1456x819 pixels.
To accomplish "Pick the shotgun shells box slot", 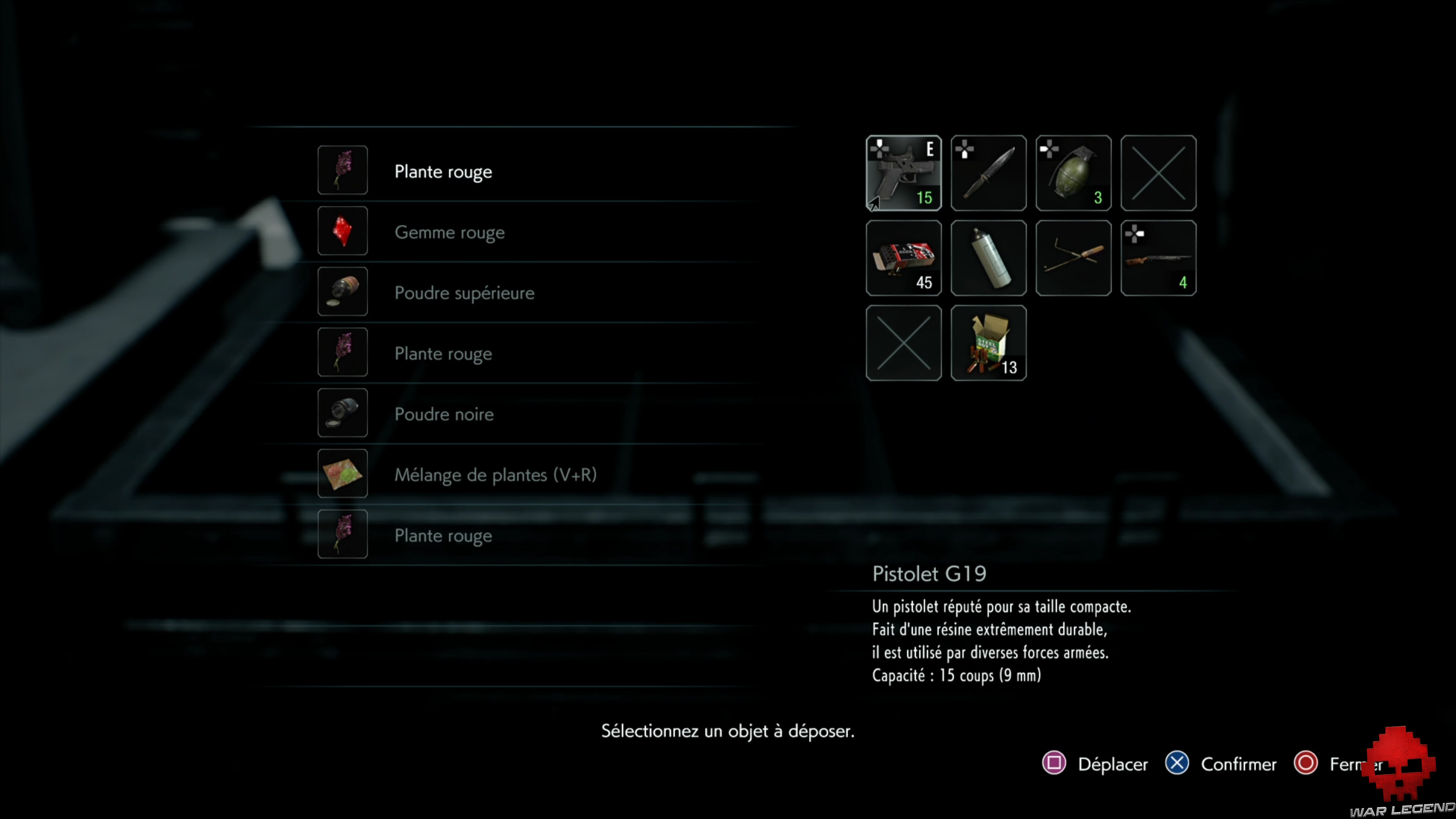I will click(988, 342).
